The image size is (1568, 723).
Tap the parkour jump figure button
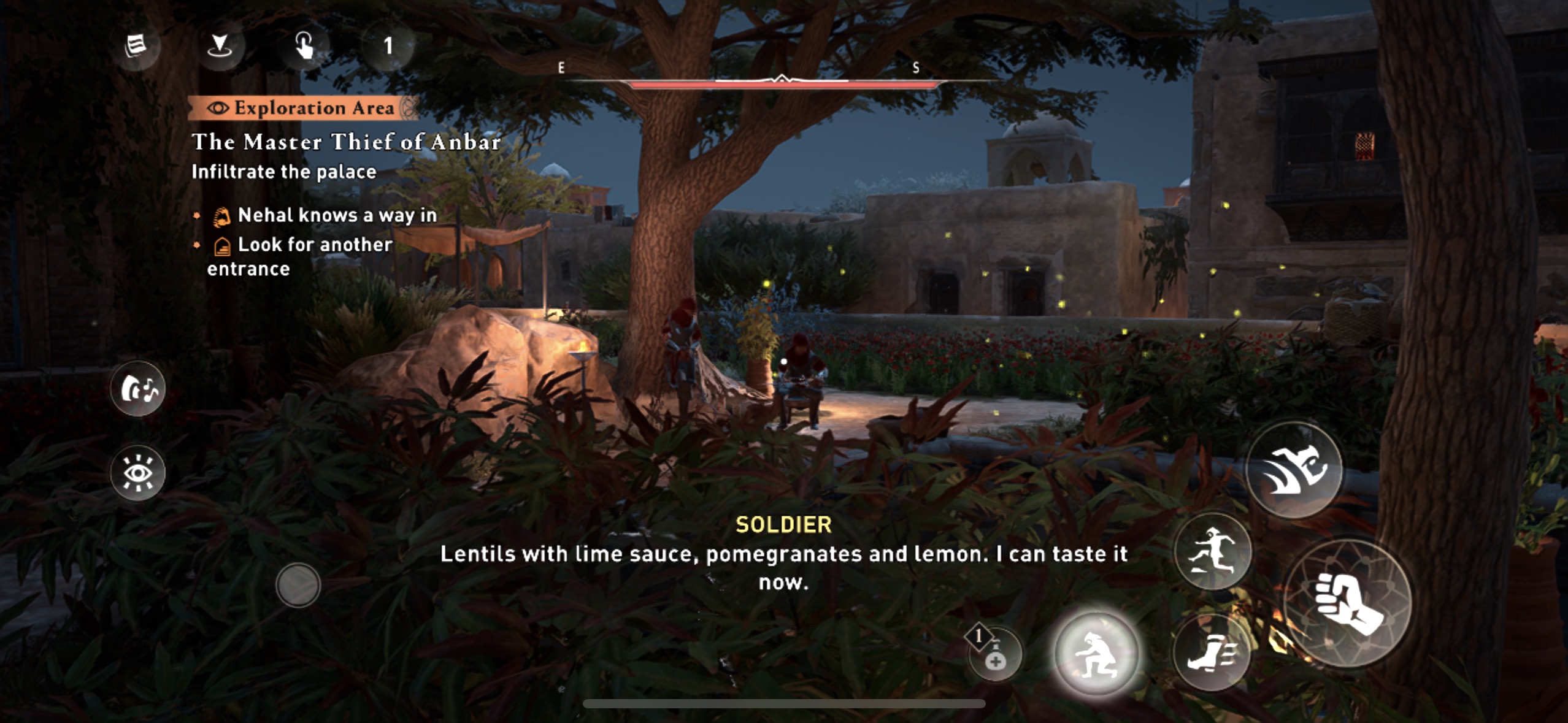tap(1213, 551)
